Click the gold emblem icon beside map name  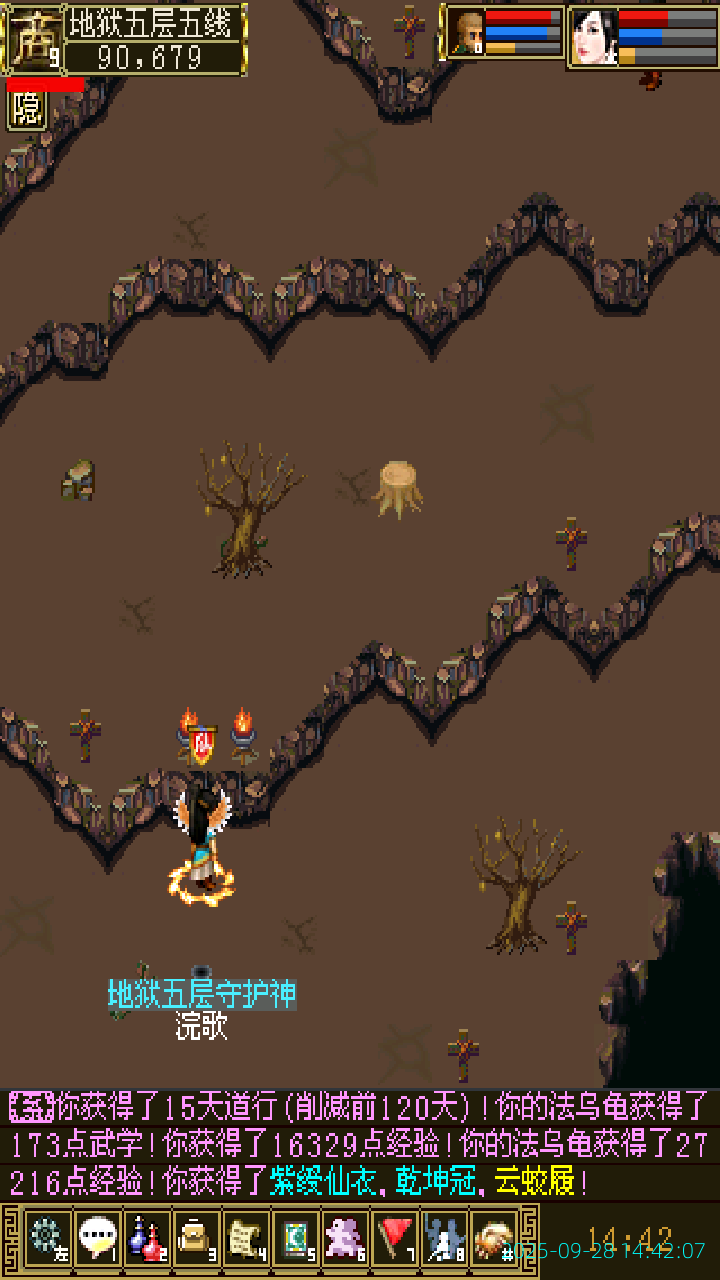click(x=33, y=39)
